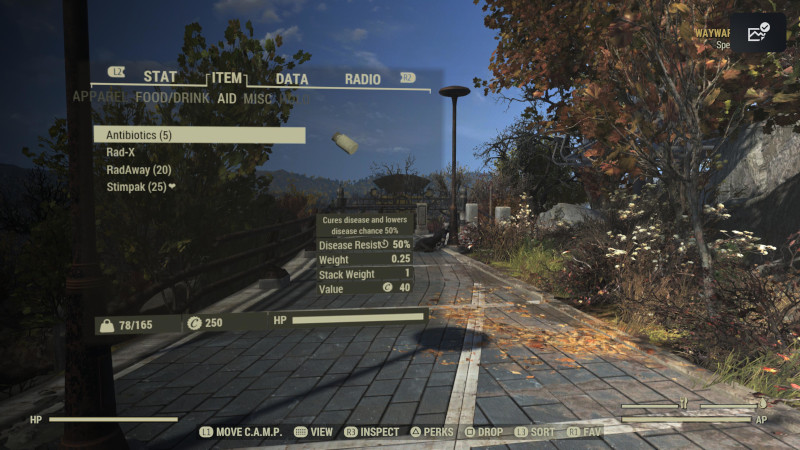Select the AID category

pos(227,98)
